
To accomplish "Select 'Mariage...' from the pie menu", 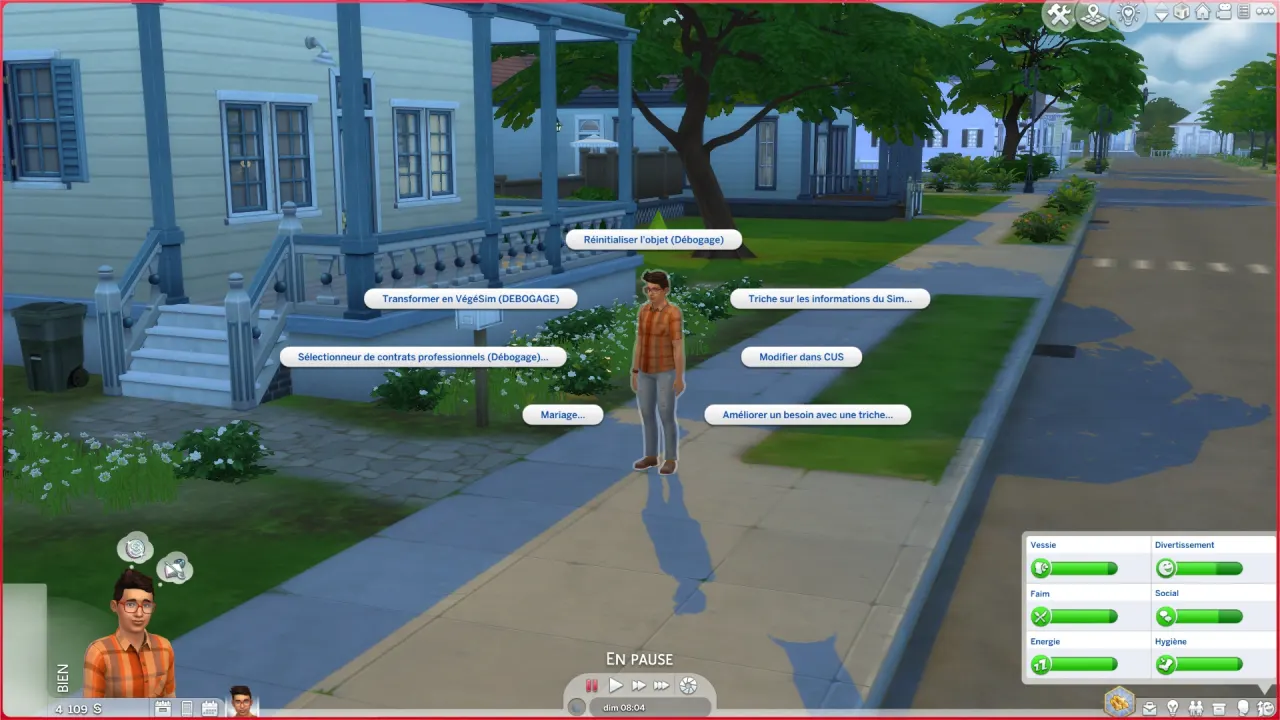I will click(562, 414).
